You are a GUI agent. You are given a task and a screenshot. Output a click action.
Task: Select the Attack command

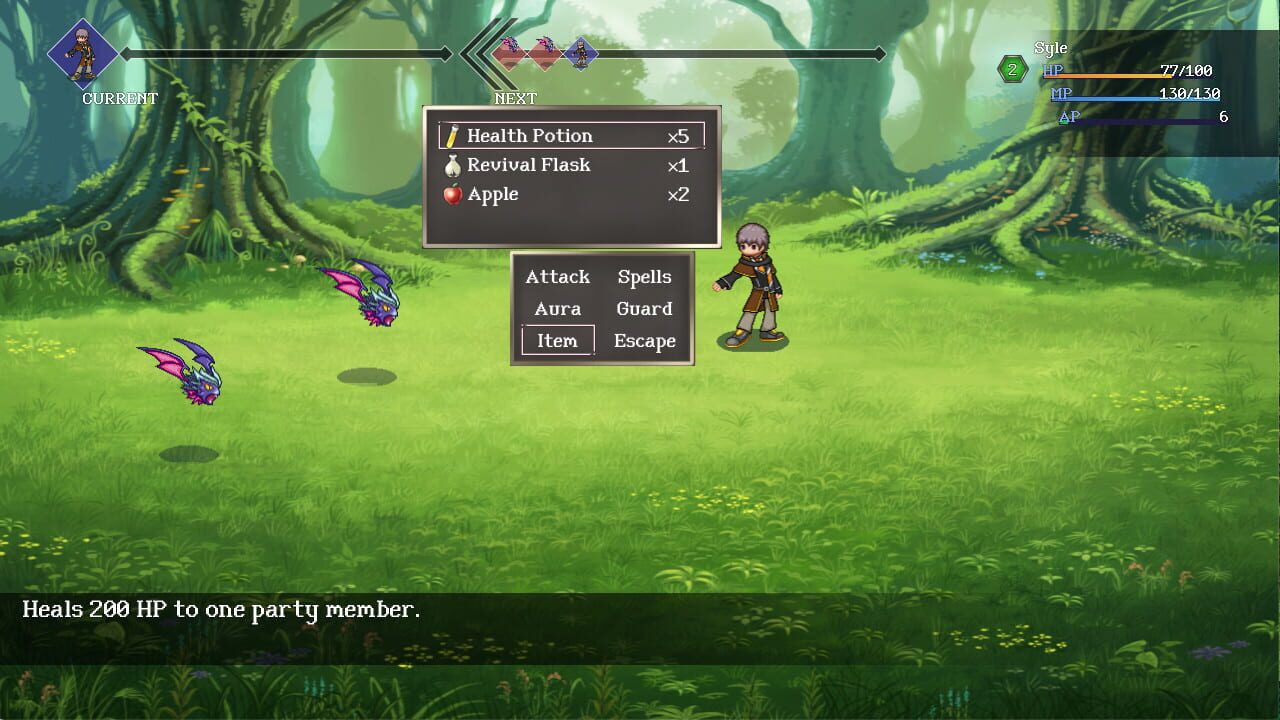coord(557,277)
